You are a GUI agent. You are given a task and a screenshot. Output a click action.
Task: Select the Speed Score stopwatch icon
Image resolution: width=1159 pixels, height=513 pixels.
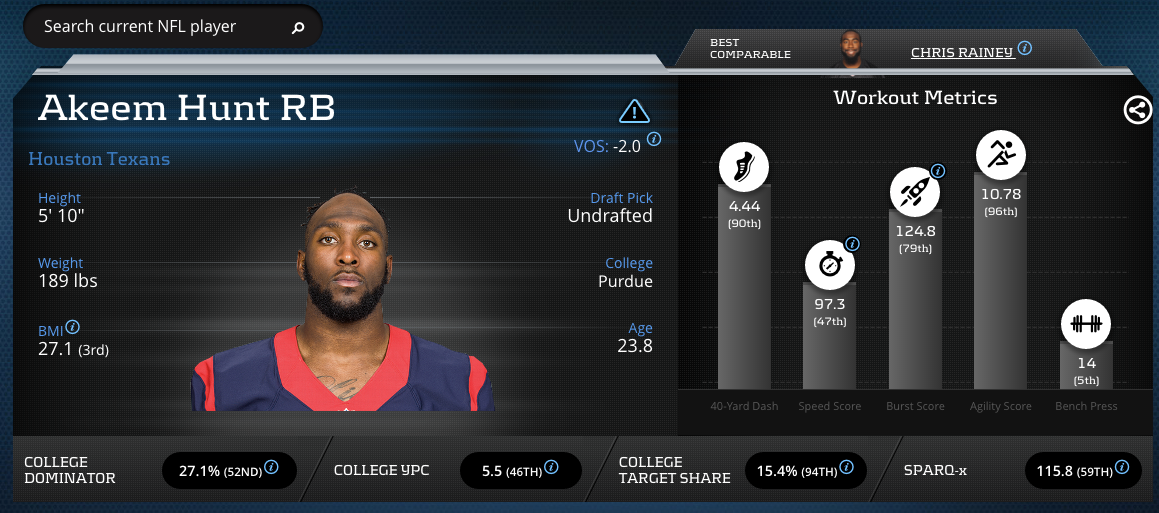(x=830, y=265)
